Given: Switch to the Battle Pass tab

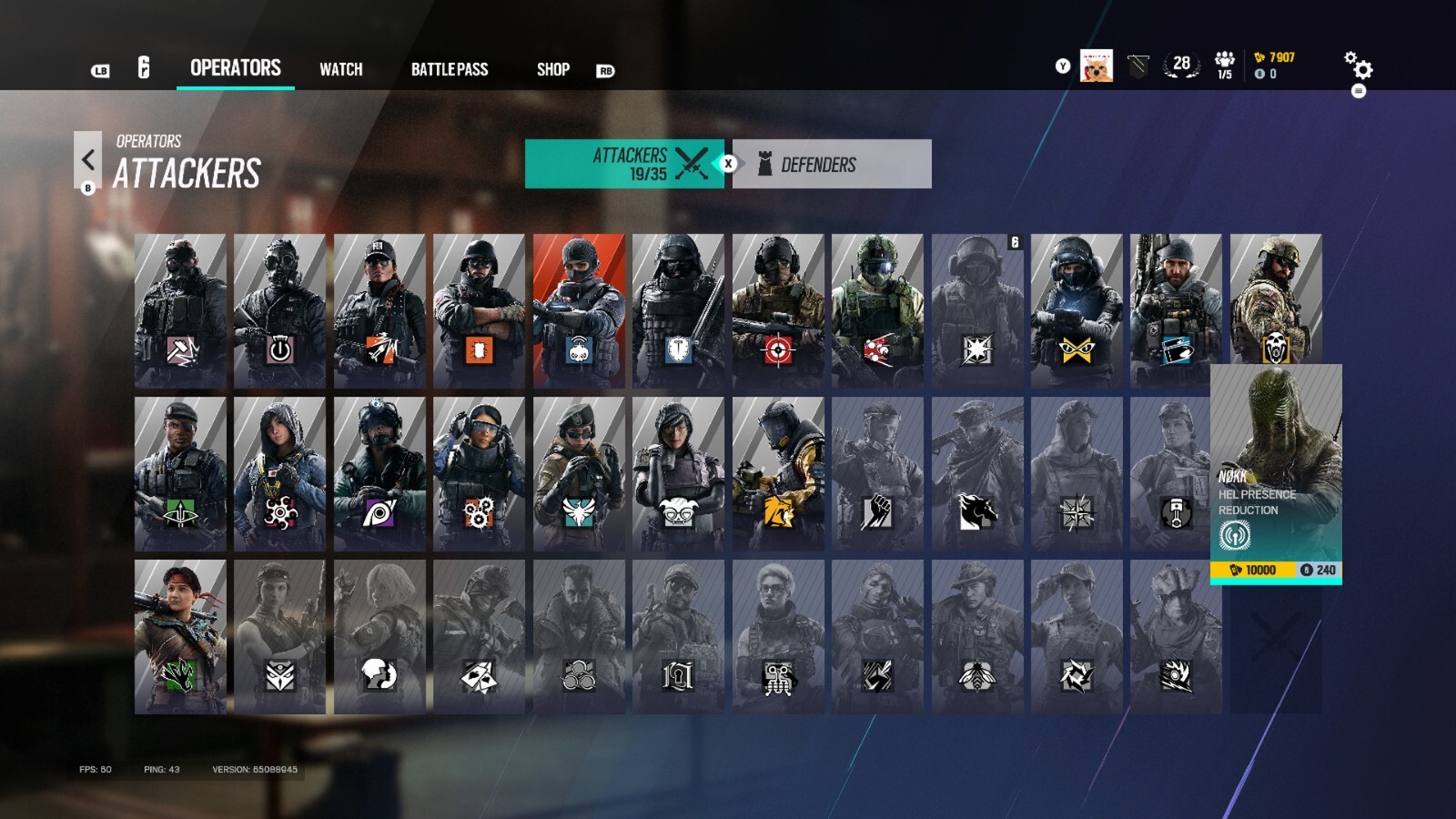Looking at the screenshot, I should [x=450, y=69].
